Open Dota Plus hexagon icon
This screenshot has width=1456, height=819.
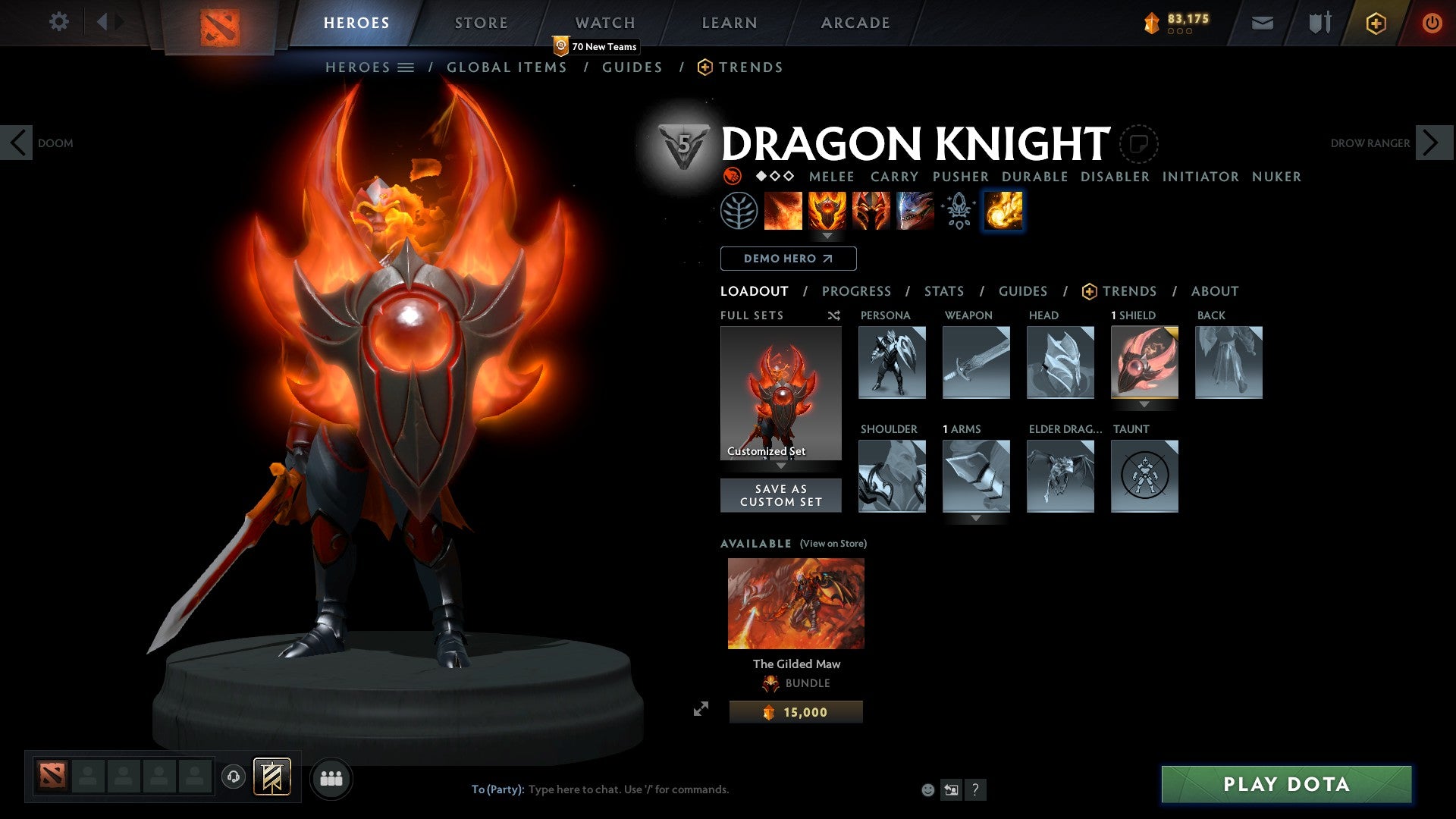pos(1375,22)
